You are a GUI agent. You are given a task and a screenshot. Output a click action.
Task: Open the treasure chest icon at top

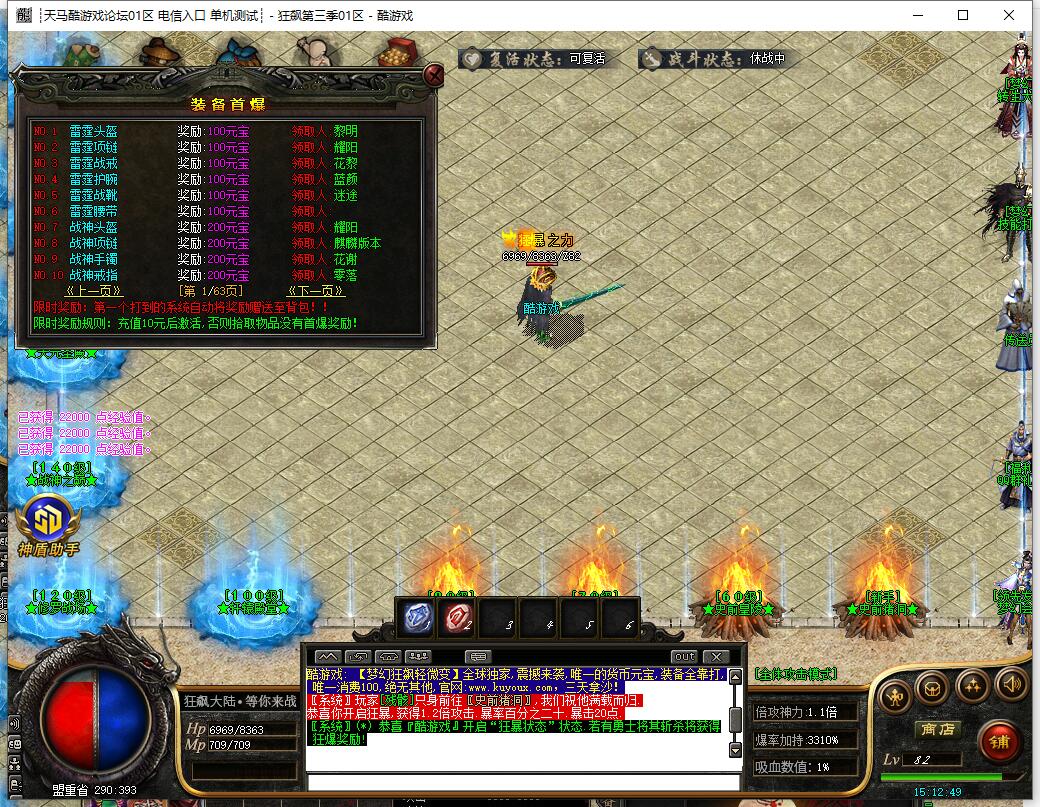401,51
